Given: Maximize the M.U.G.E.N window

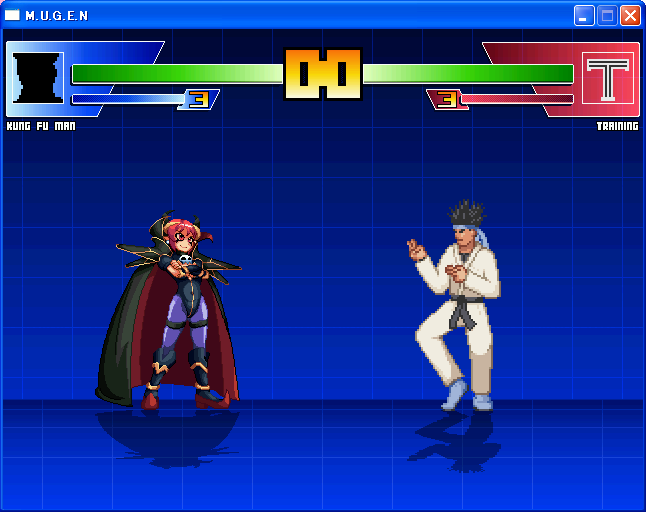Looking at the screenshot, I should click(x=607, y=15).
